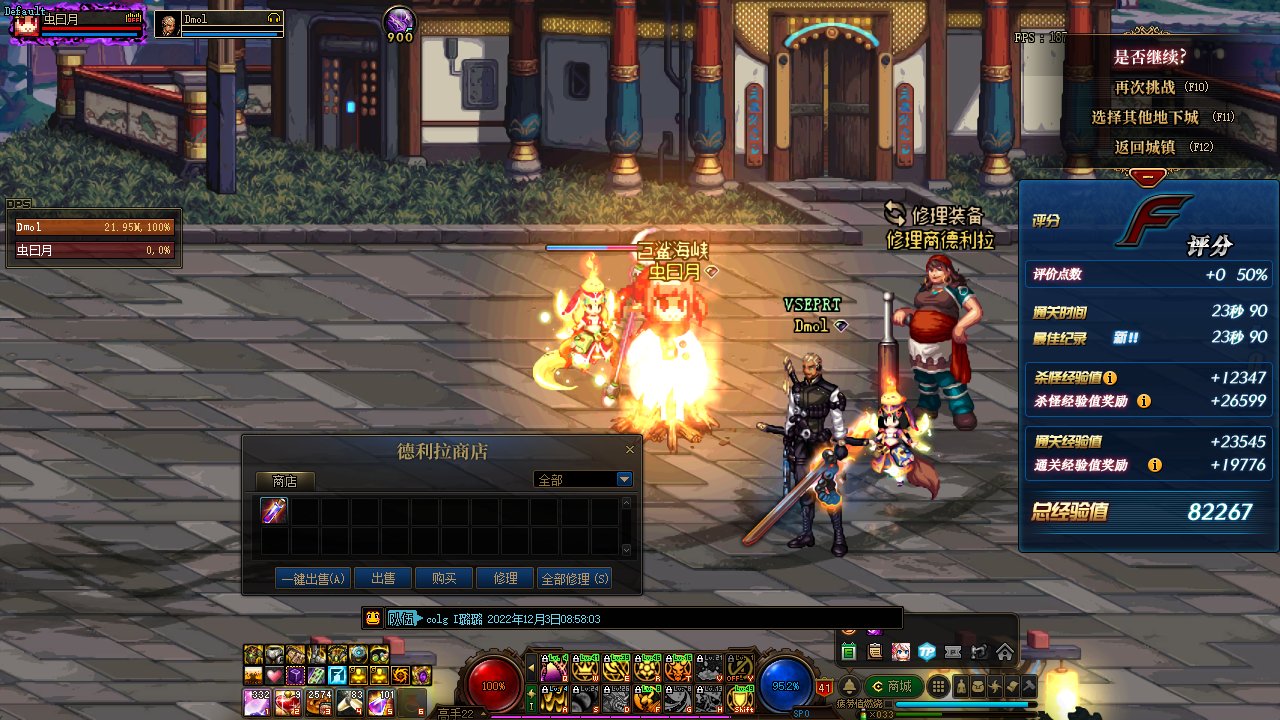
Task: Close the 德利拉商店 shop window
Action: [x=630, y=451]
